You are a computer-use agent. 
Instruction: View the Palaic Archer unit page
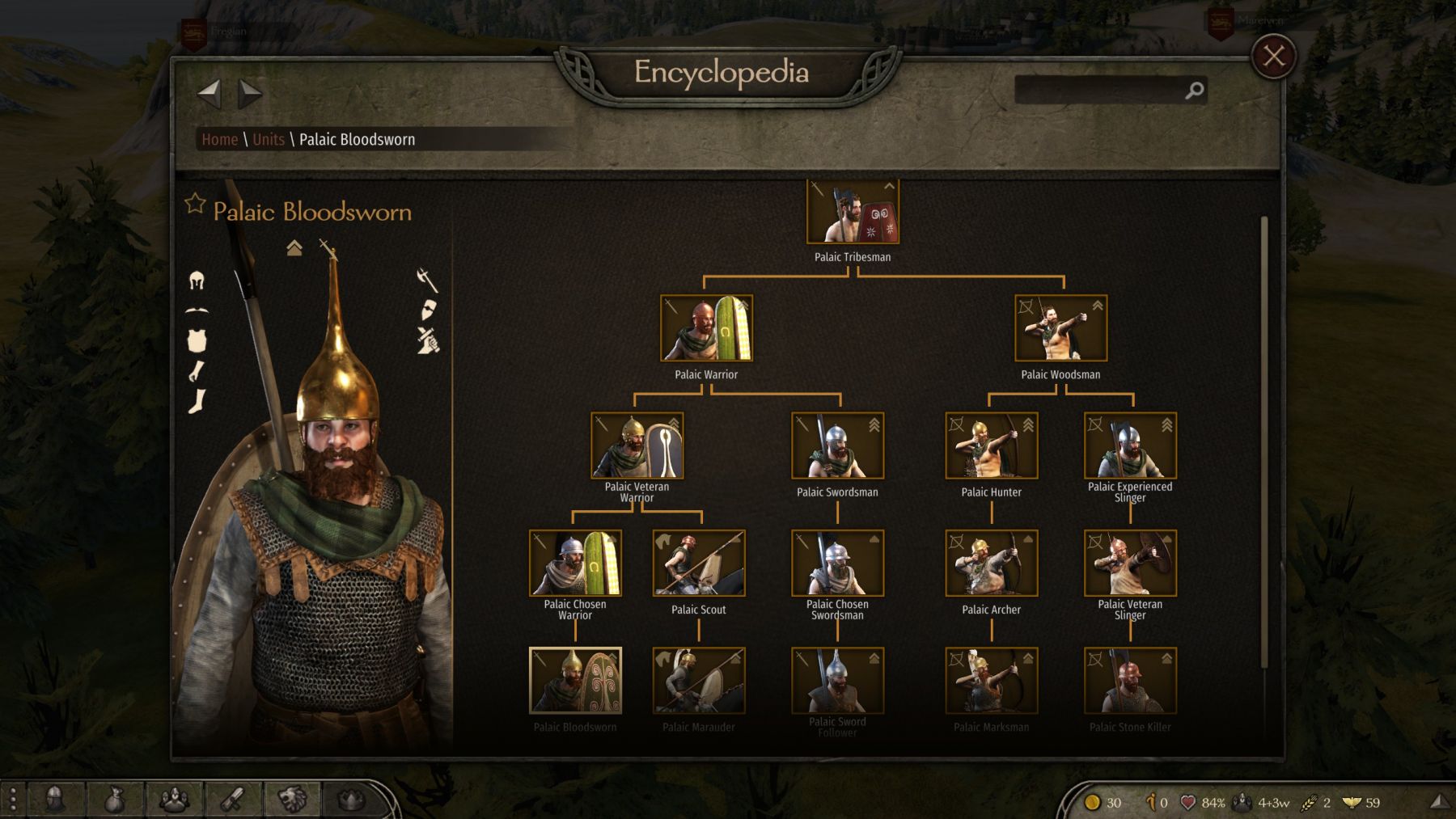pos(991,563)
